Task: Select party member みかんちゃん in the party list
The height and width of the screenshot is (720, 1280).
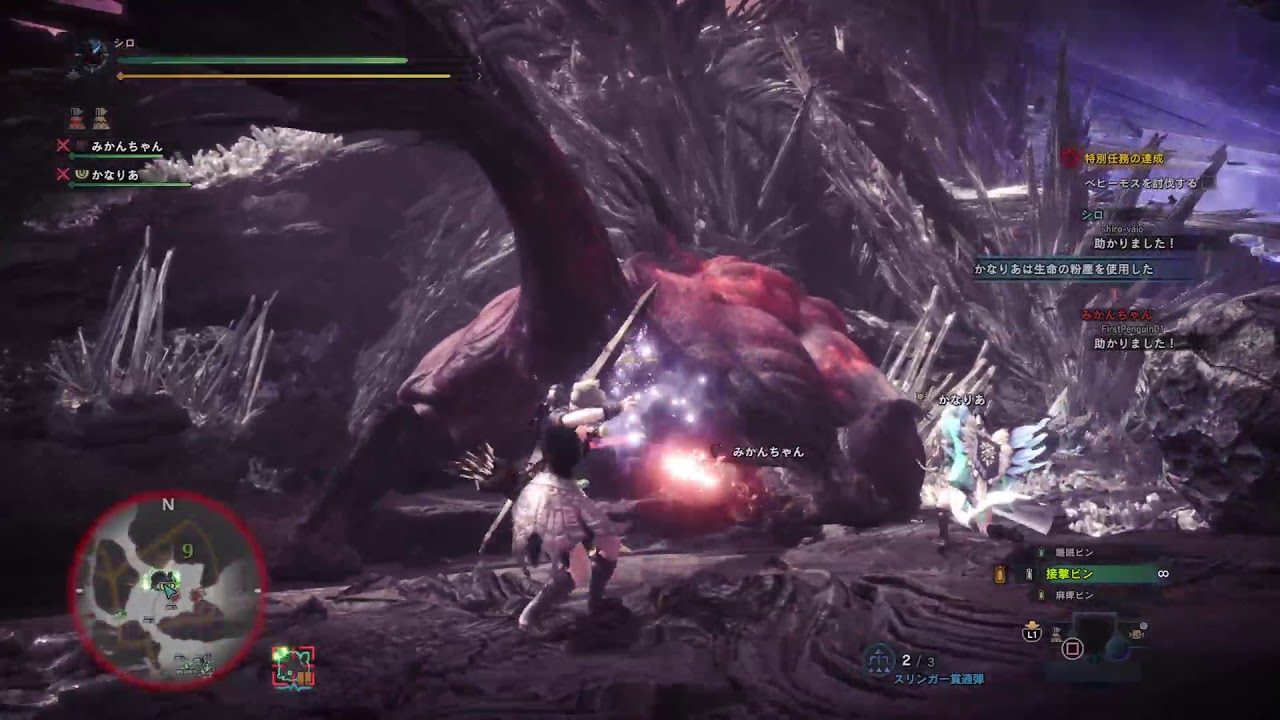Action: [126, 147]
